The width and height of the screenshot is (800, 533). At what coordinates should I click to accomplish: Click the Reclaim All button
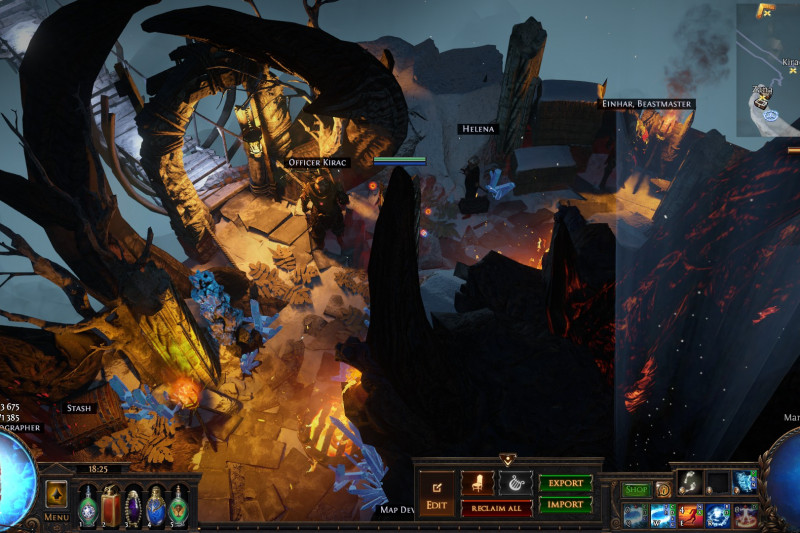coord(496,508)
